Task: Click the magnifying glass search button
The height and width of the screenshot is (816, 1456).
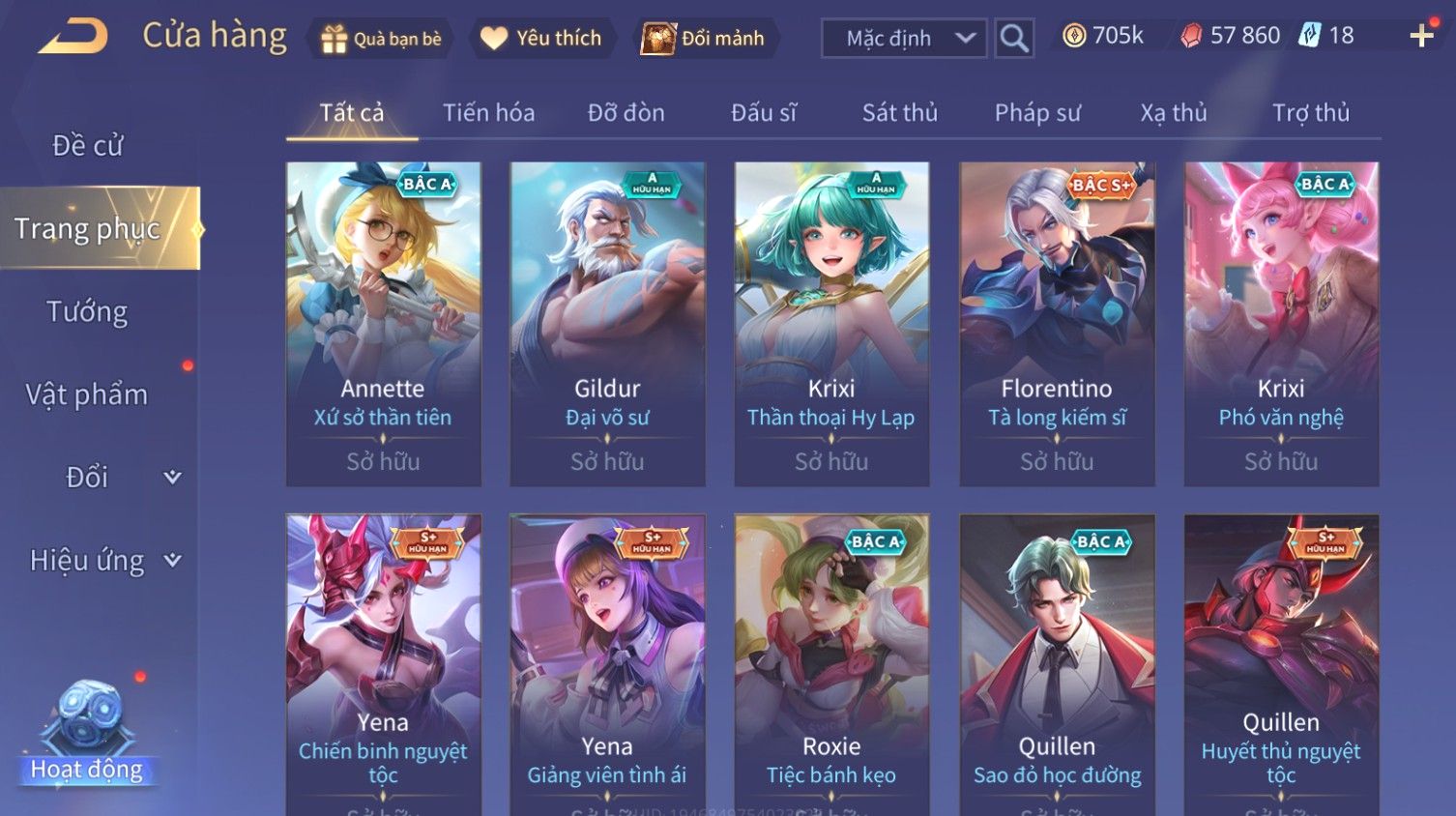Action: coord(1014,39)
